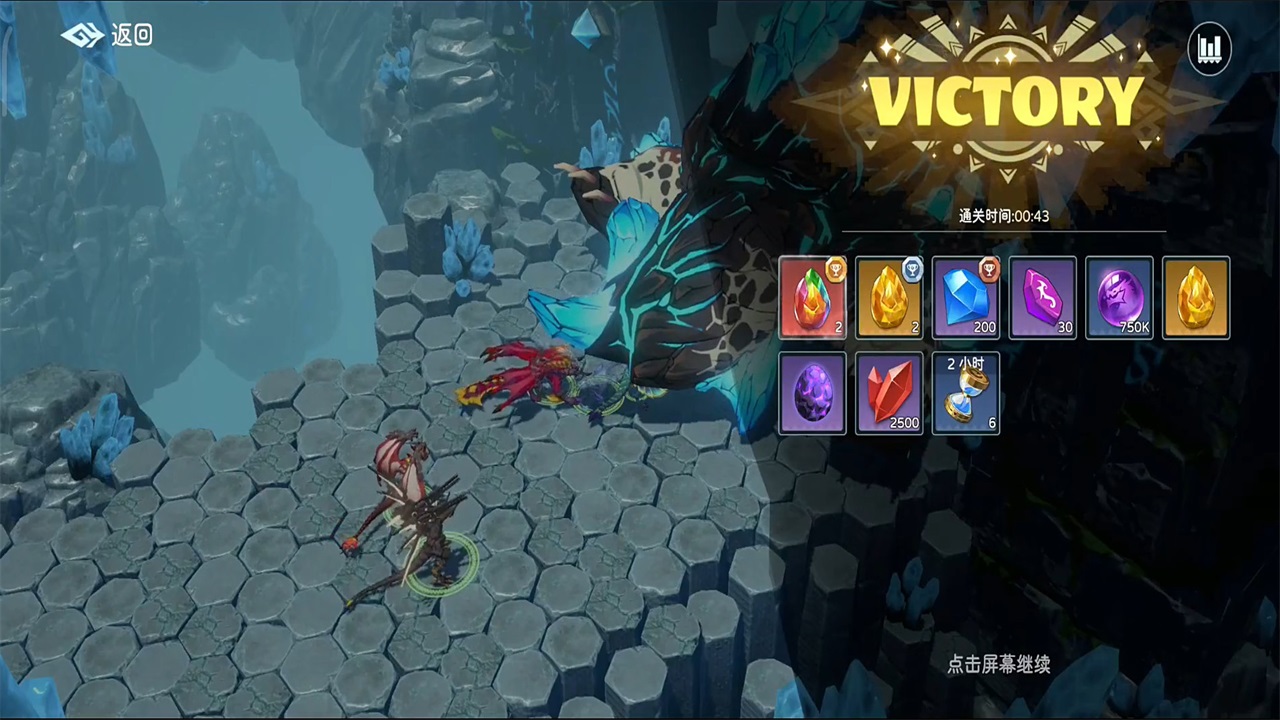
Task: View the purple dragon rune stone reward
Action: 1043,297
